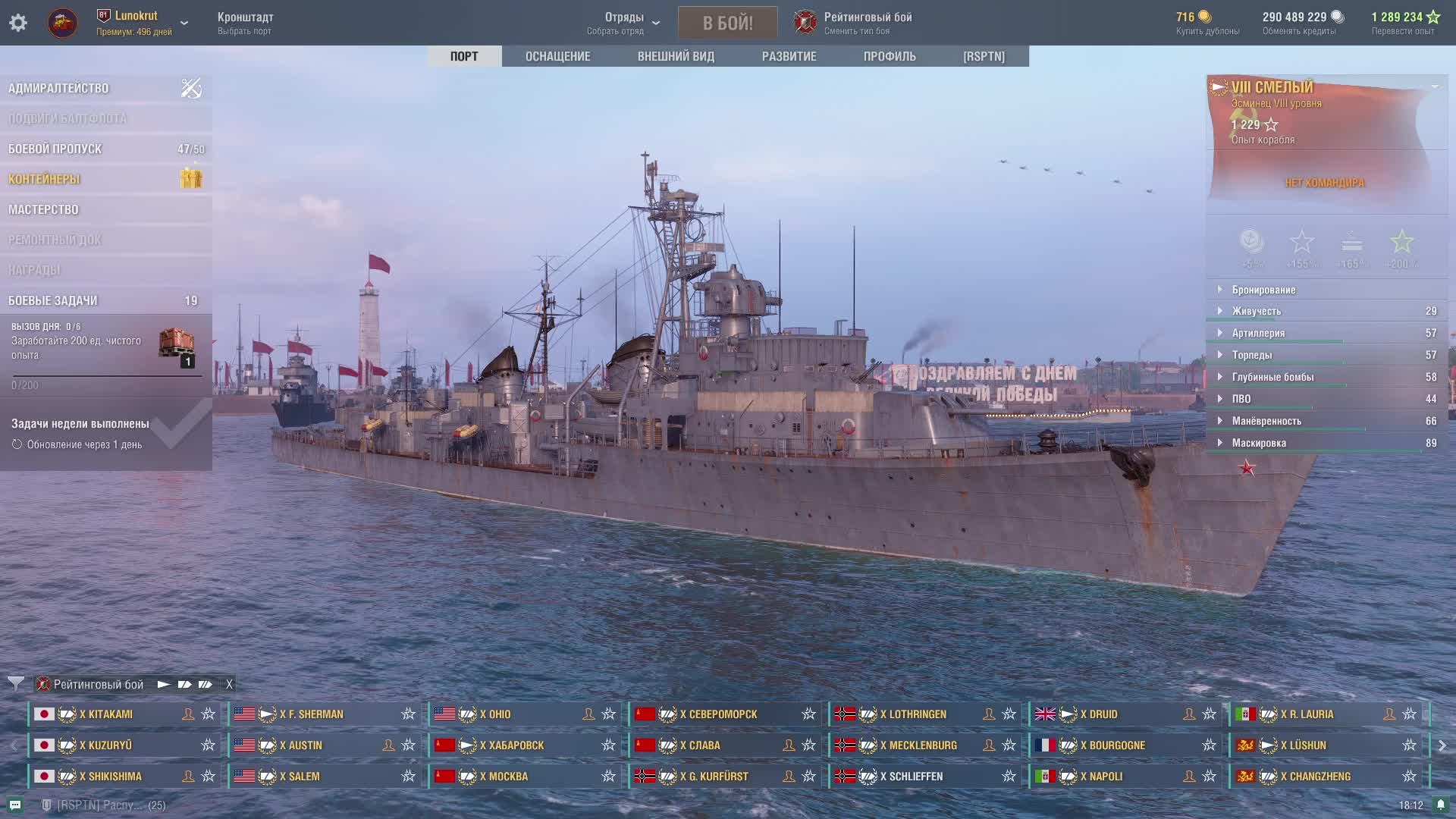
Task: Choose port via Кронштадт selector
Action: [245, 23]
